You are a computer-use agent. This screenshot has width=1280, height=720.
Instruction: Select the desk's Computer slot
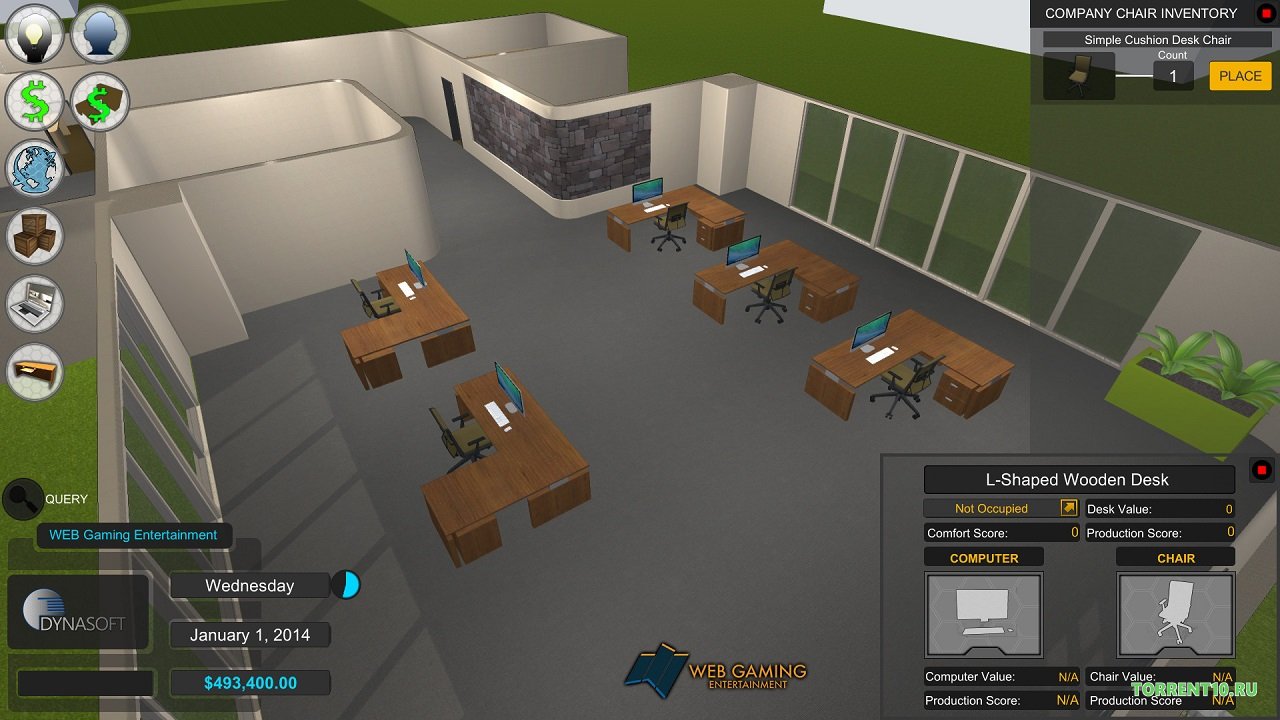tap(984, 613)
